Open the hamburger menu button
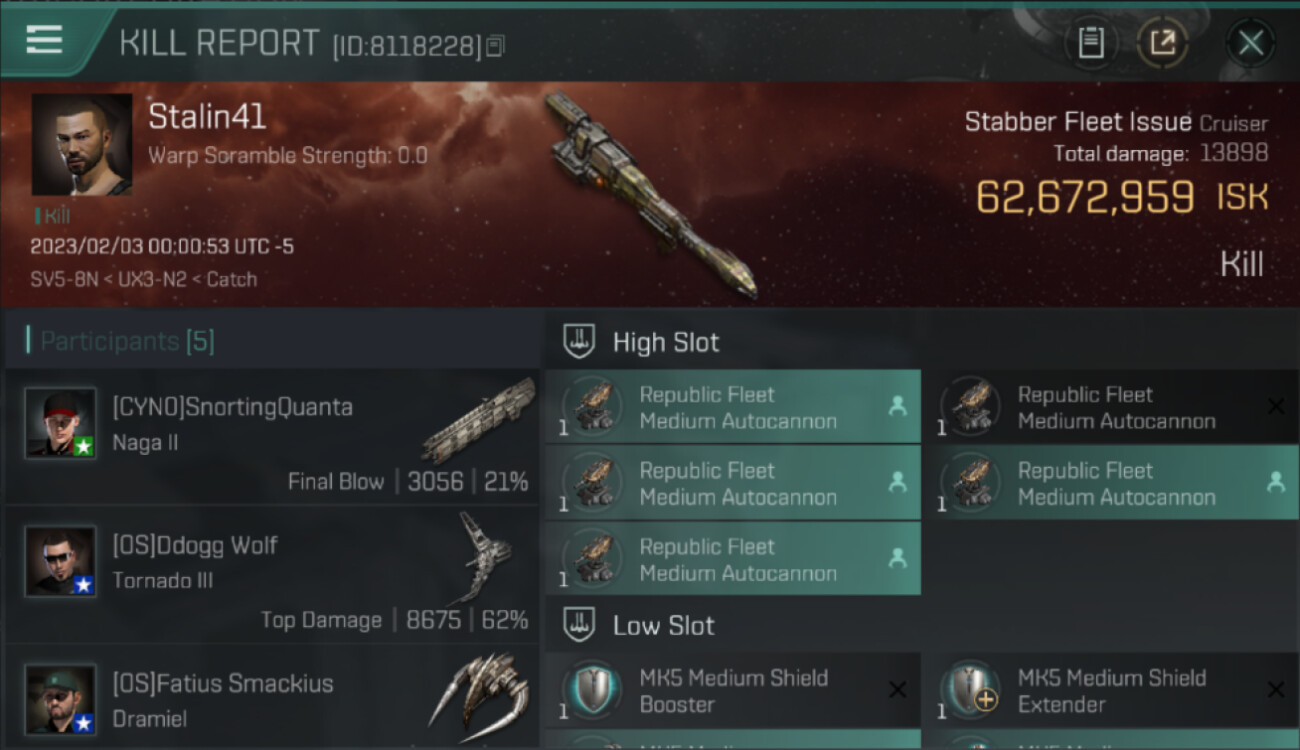The image size is (1300, 750). pos(45,40)
